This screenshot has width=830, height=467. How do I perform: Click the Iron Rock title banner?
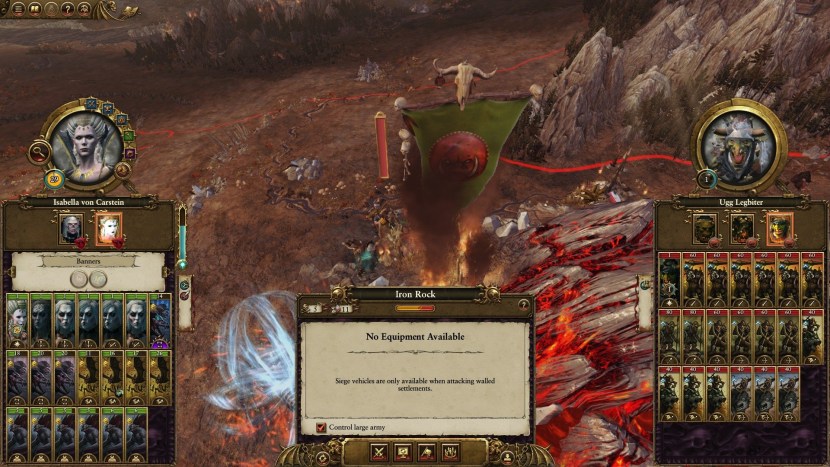(x=414, y=294)
